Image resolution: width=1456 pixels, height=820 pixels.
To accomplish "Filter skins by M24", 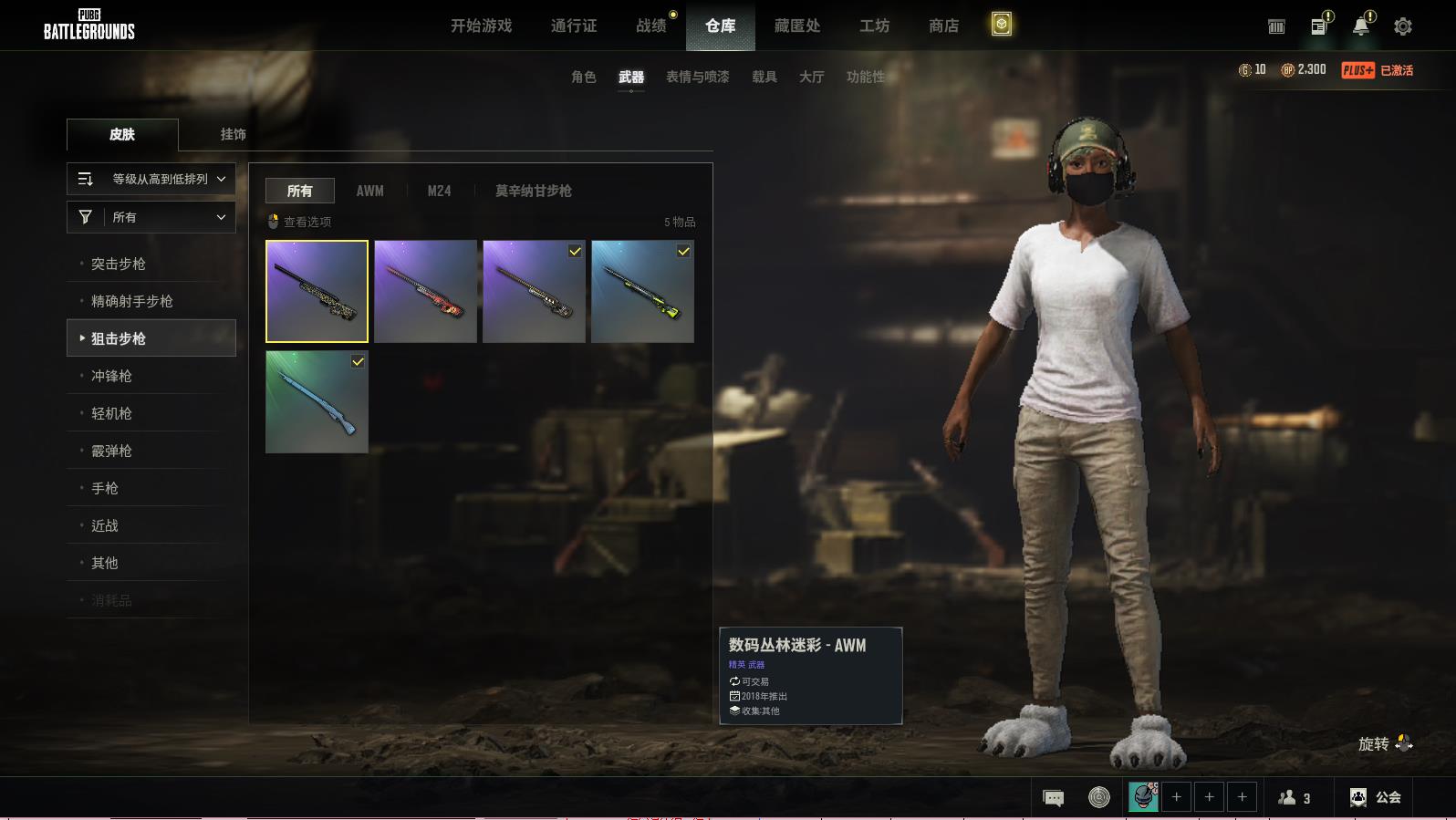I will click(439, 191).
